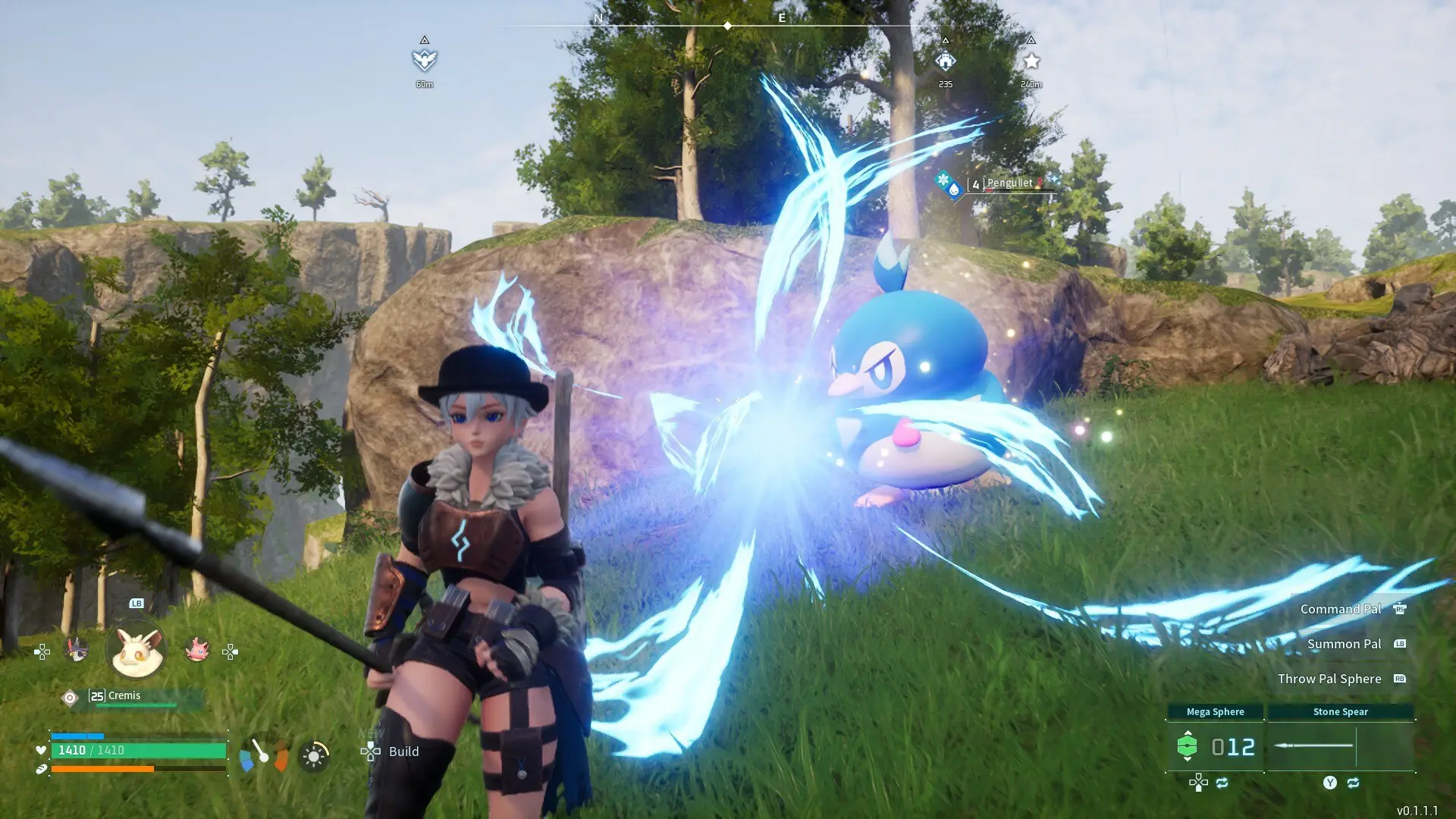The image size is (1456, 819).
Task: Click the Stone Spear swap arrows
Action: pyautogui.click(x=1353, y=783)
